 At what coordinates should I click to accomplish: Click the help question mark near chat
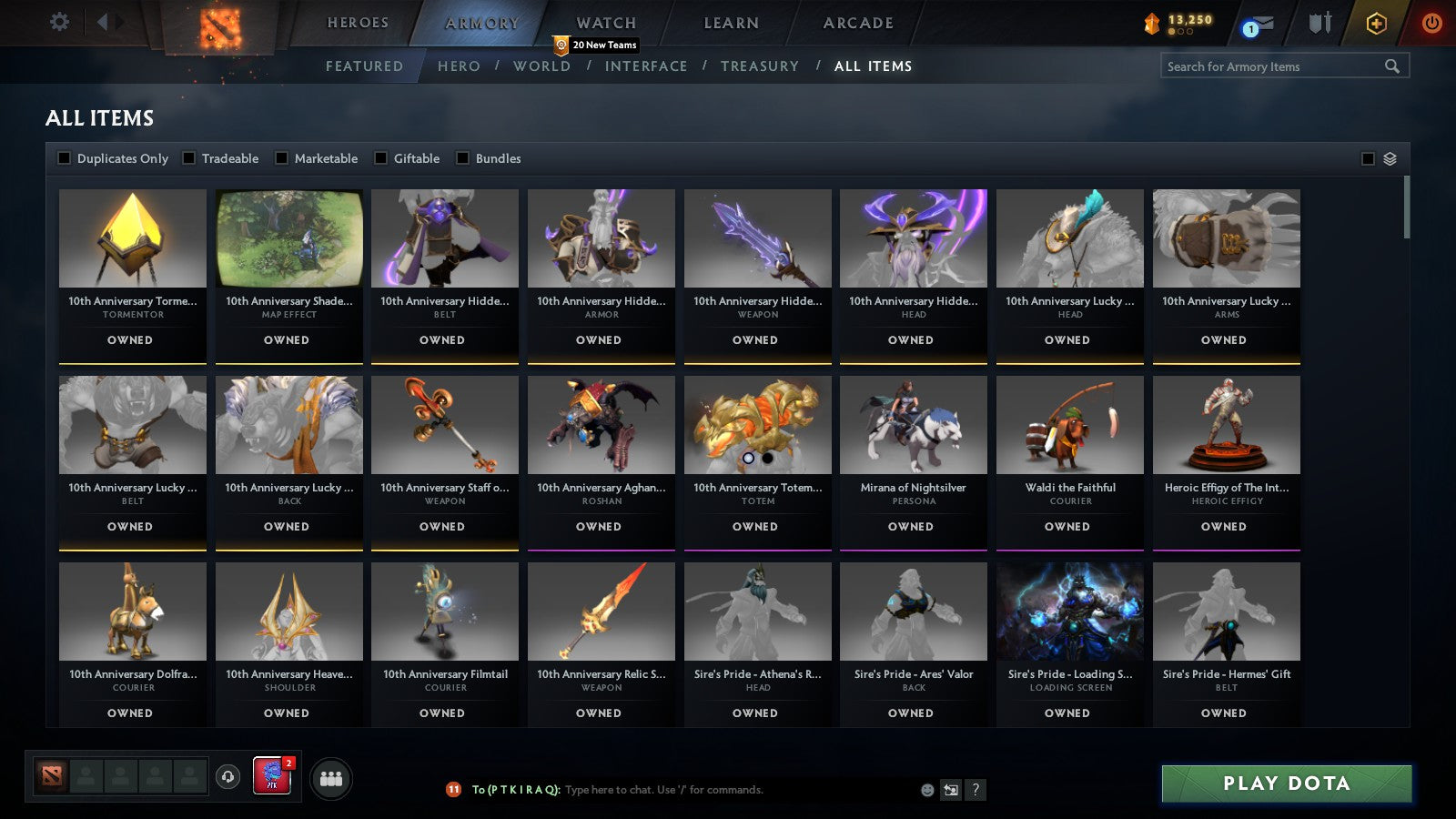[976, 791]
